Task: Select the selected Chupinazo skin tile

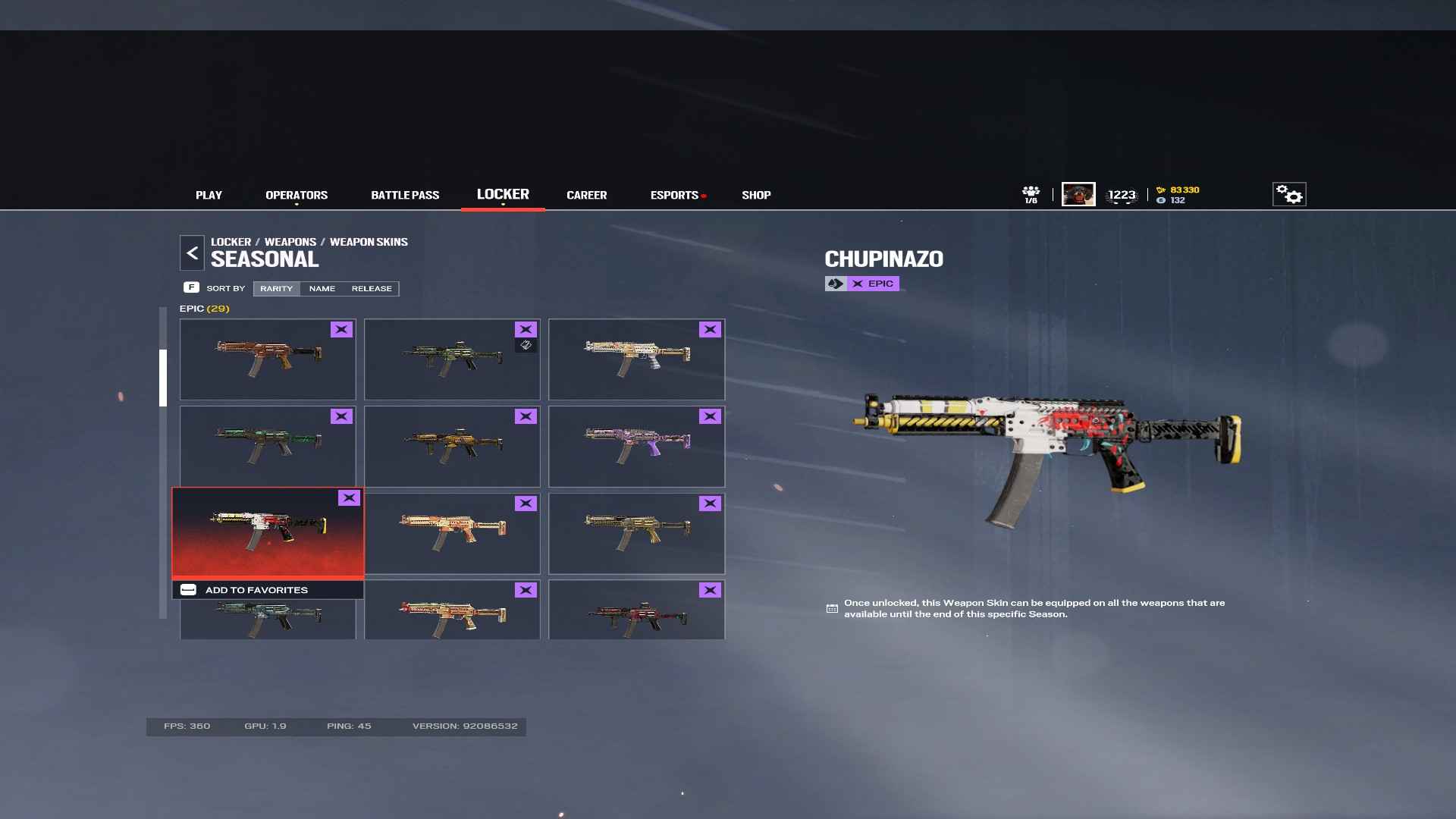Action: [268, 532]
